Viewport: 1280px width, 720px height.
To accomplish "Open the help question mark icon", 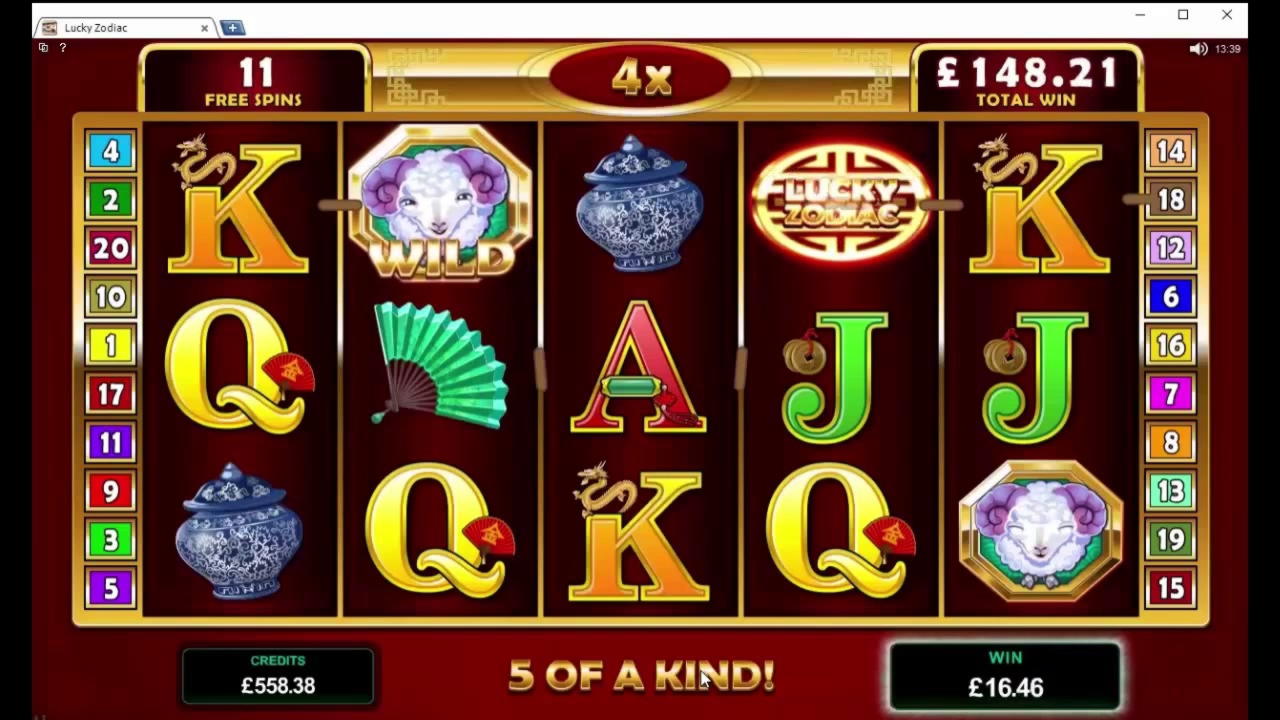I will (62, 47).
